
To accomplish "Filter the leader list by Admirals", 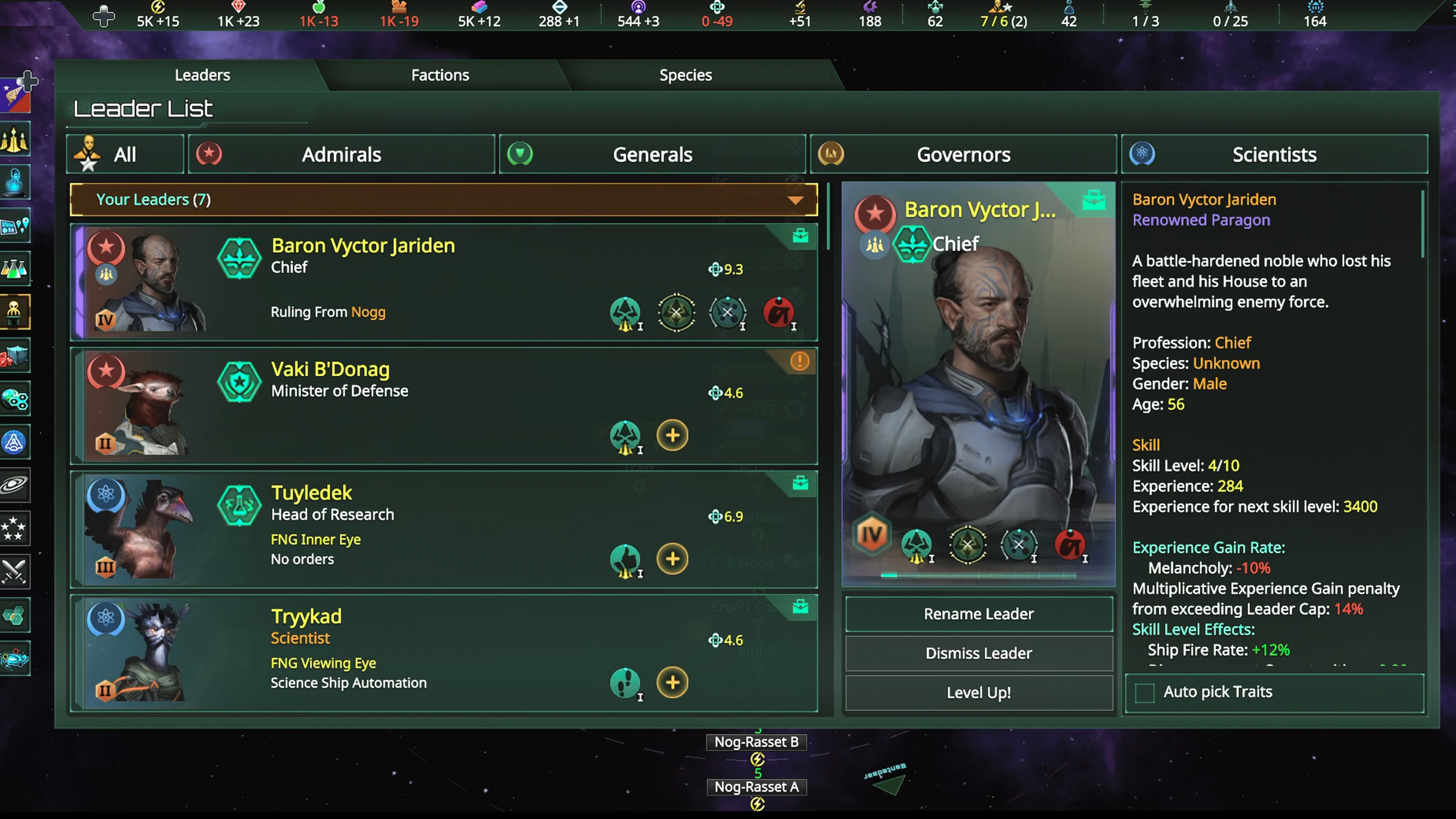I will click(x=341, y=154).
